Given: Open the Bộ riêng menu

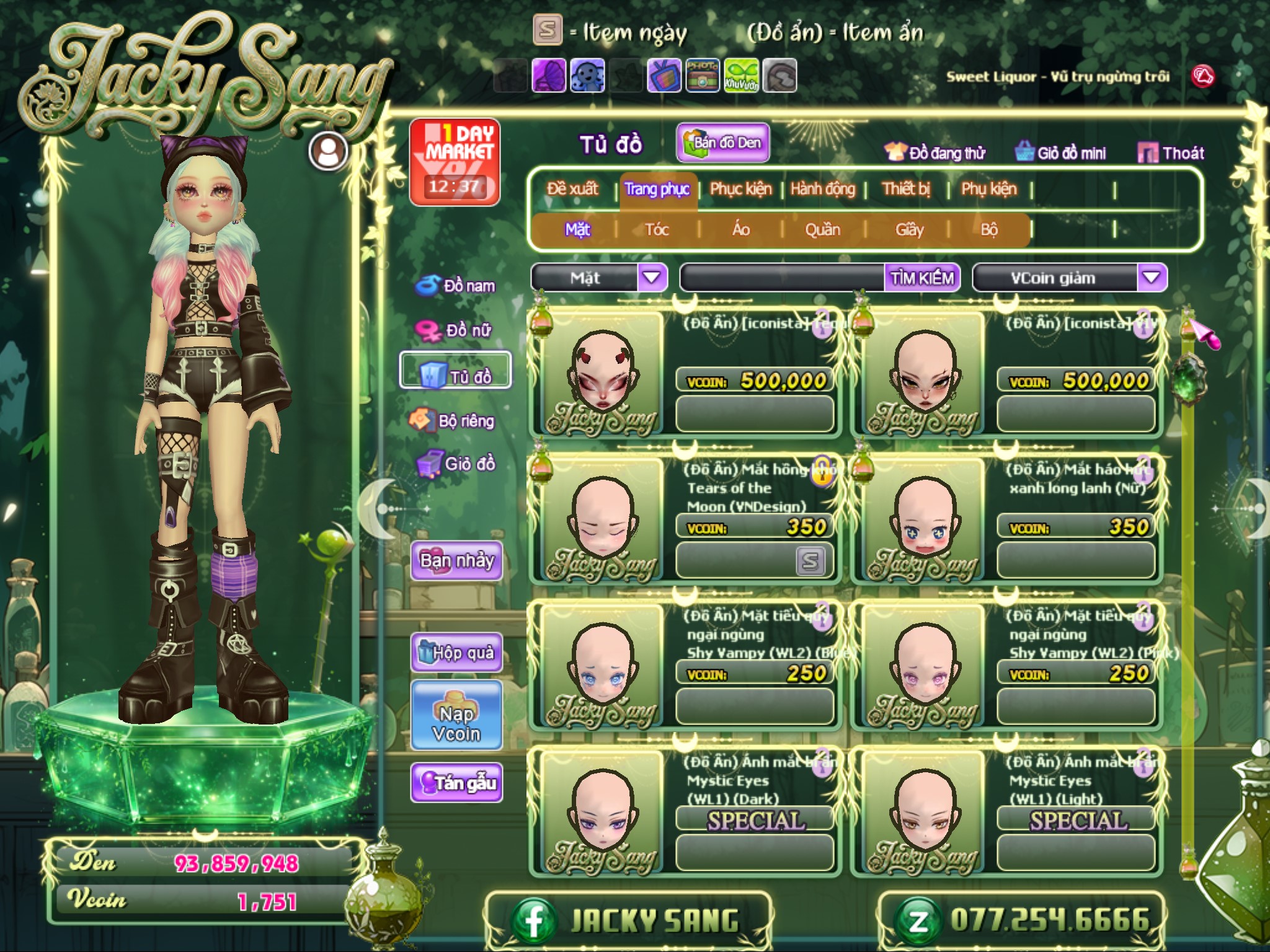Looking at the screenshot, I should (x=453, y=421).
